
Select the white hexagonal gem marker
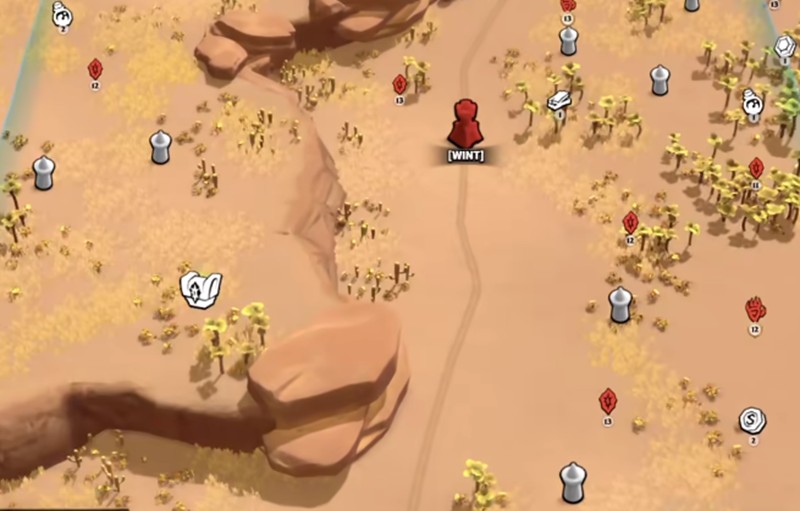coord(786,46)
